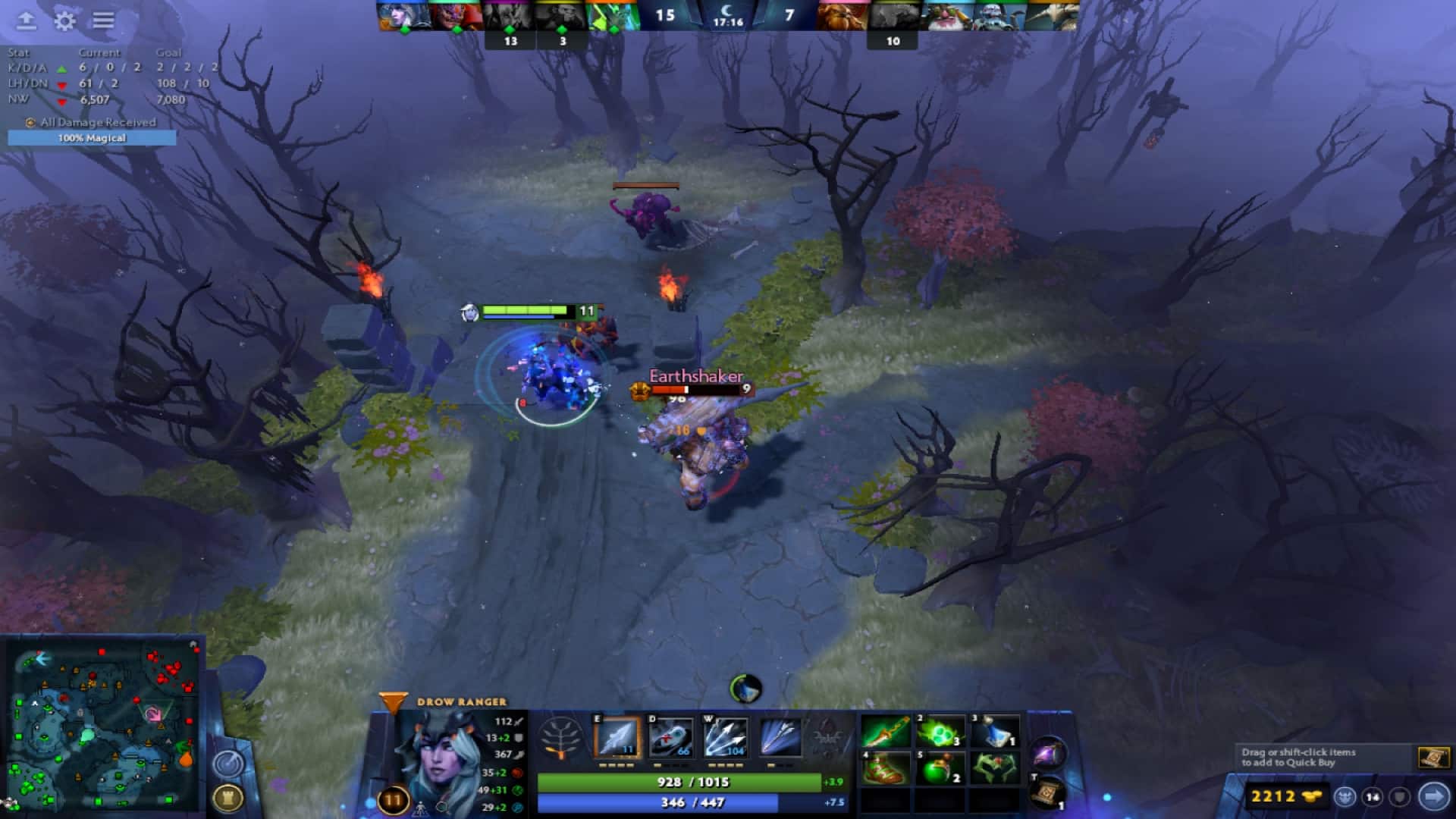Screen dimensions: 1456x819
Task: Open the main menu hamburger icon
Action: tap(103, 21)
